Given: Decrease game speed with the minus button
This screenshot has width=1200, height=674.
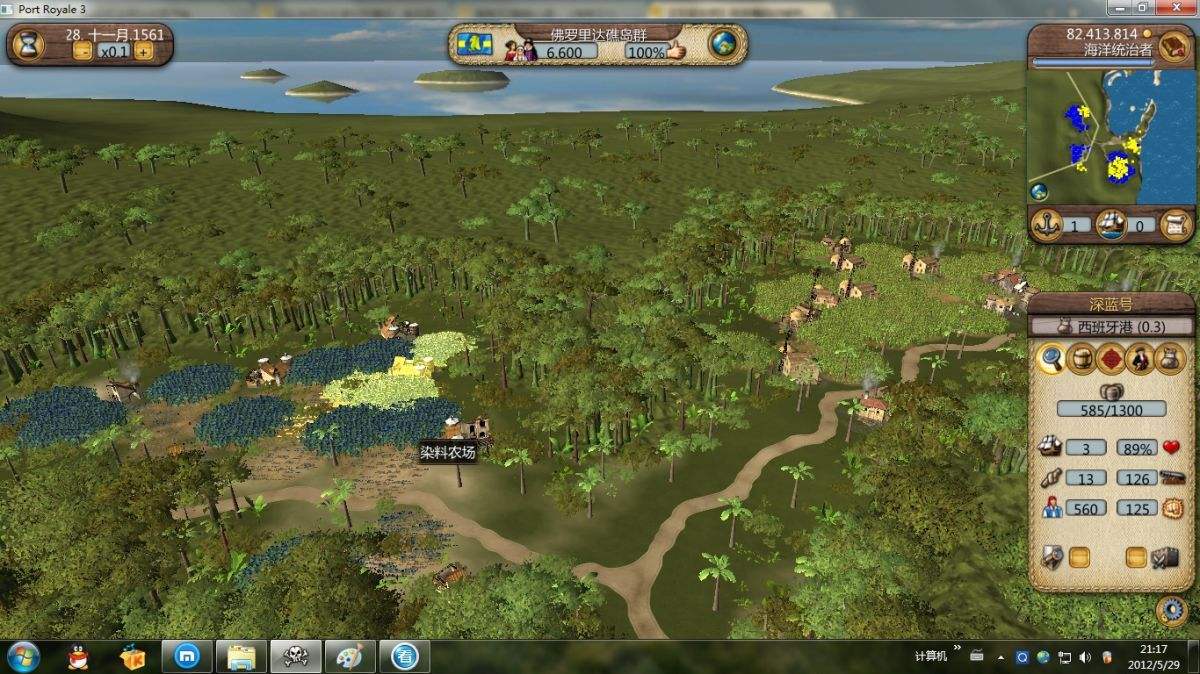Looking at the screenshot, I should tap(83, 52).
